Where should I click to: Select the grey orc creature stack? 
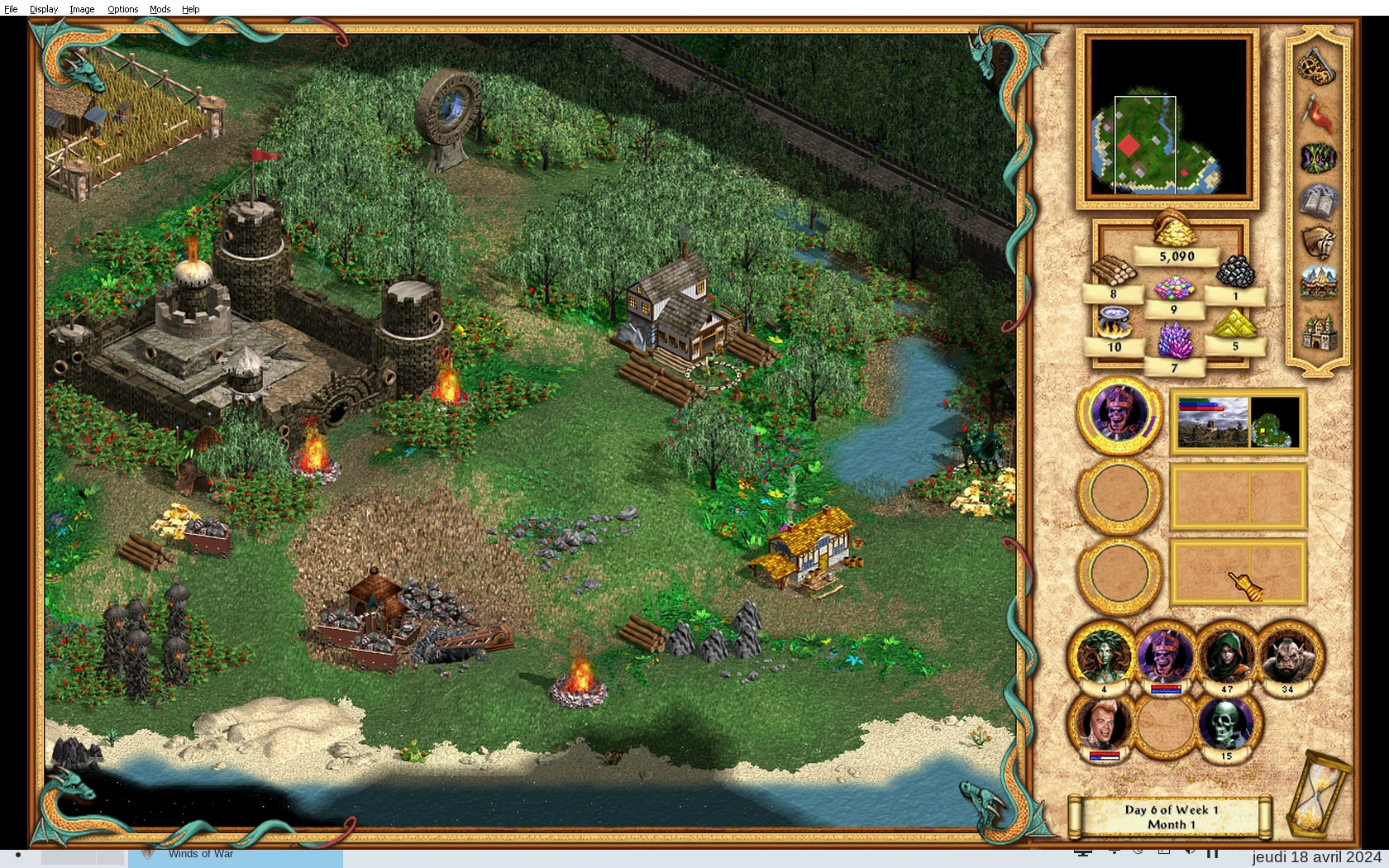click(1287, 656)
